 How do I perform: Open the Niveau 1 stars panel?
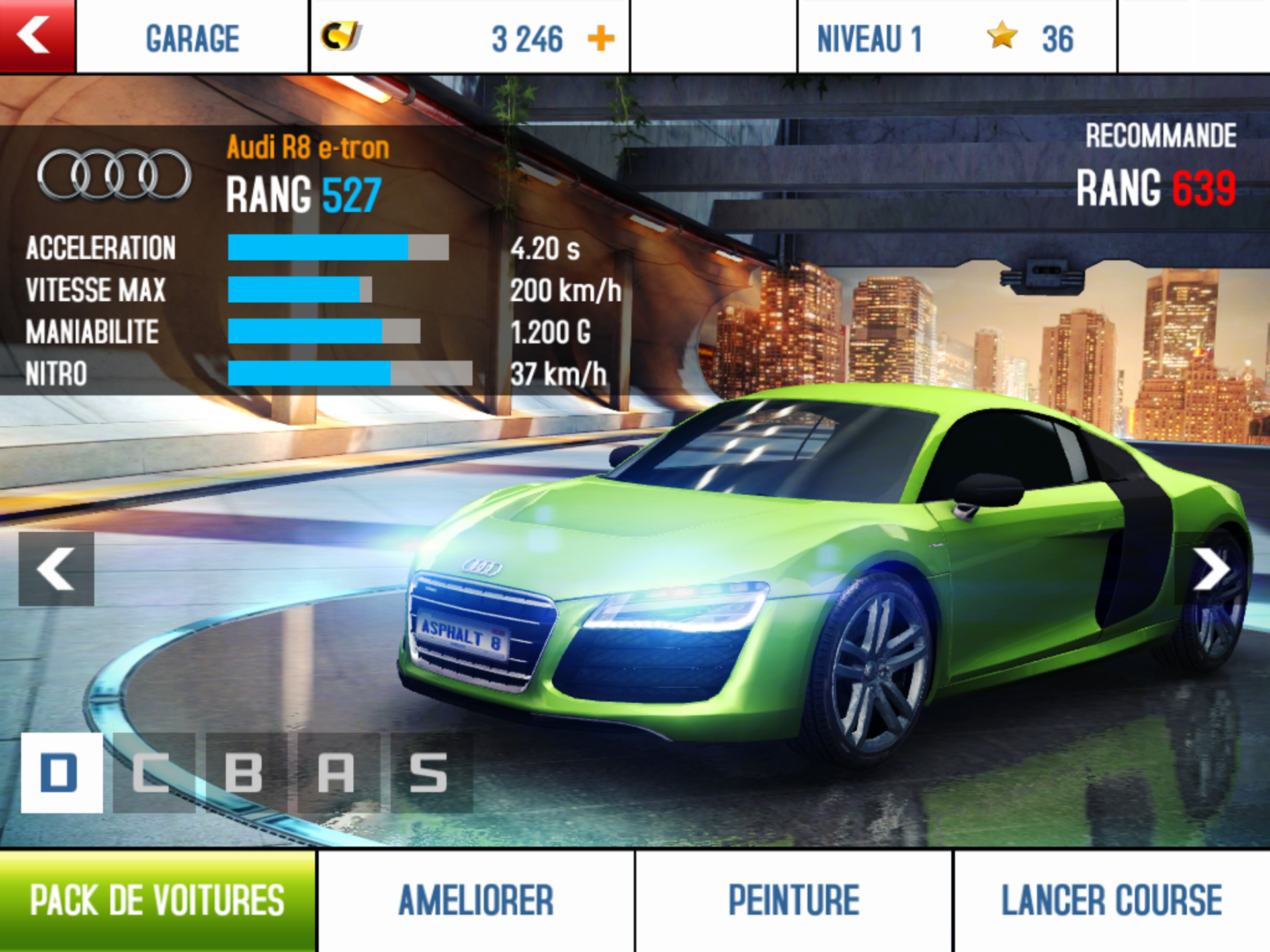[956, 37]
